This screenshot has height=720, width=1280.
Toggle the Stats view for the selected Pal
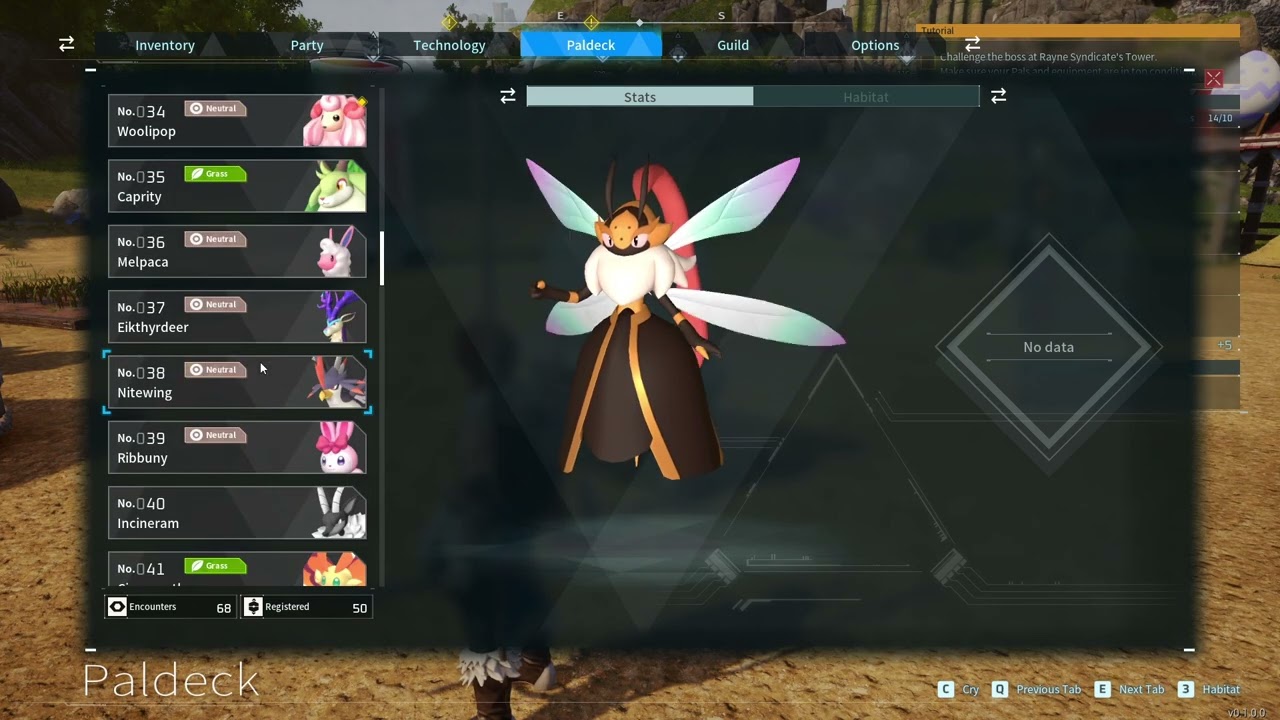[x=639, y=96]
